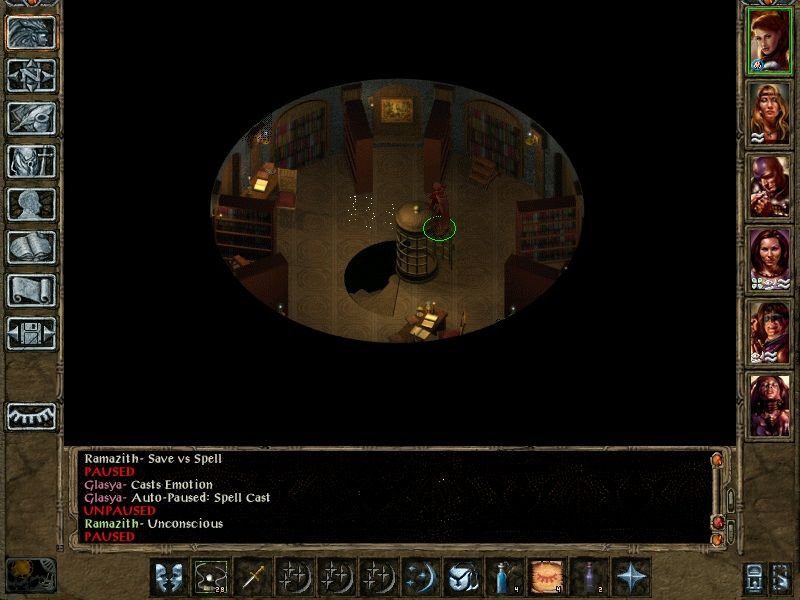The width and height of the screenshot is (800, 600).
Task: Open the options menu with the floppy disk button
Action: click(x=32, y=333)
